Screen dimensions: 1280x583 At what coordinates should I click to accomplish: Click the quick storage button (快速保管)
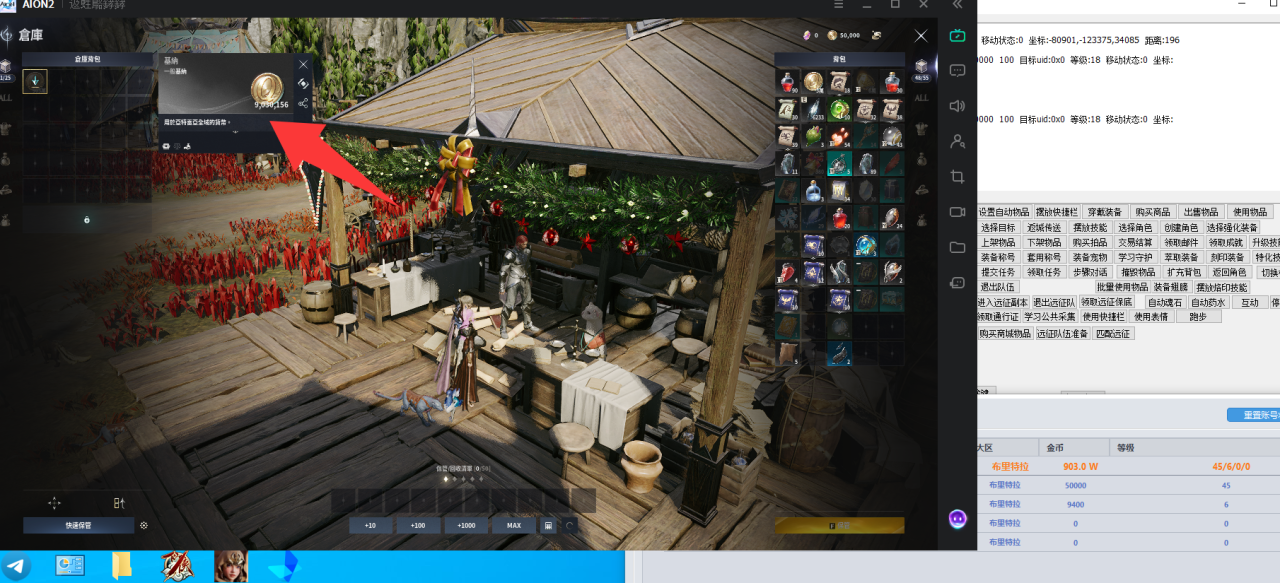click(x=79, y=525)
